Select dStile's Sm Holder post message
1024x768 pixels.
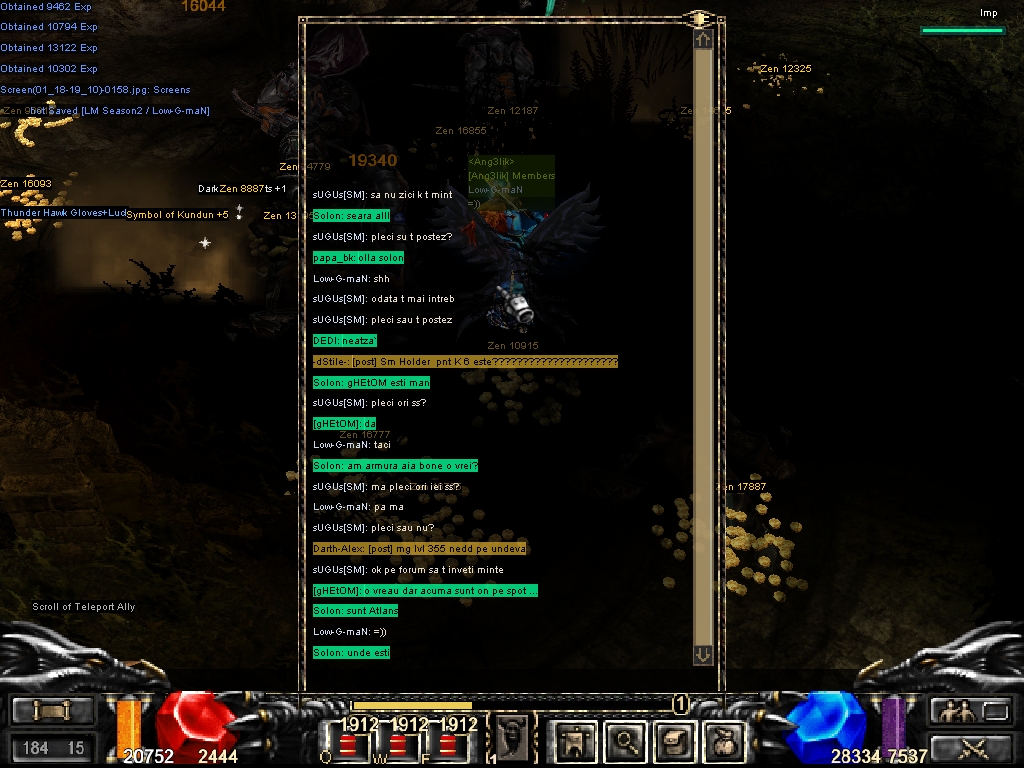point(465,361)
